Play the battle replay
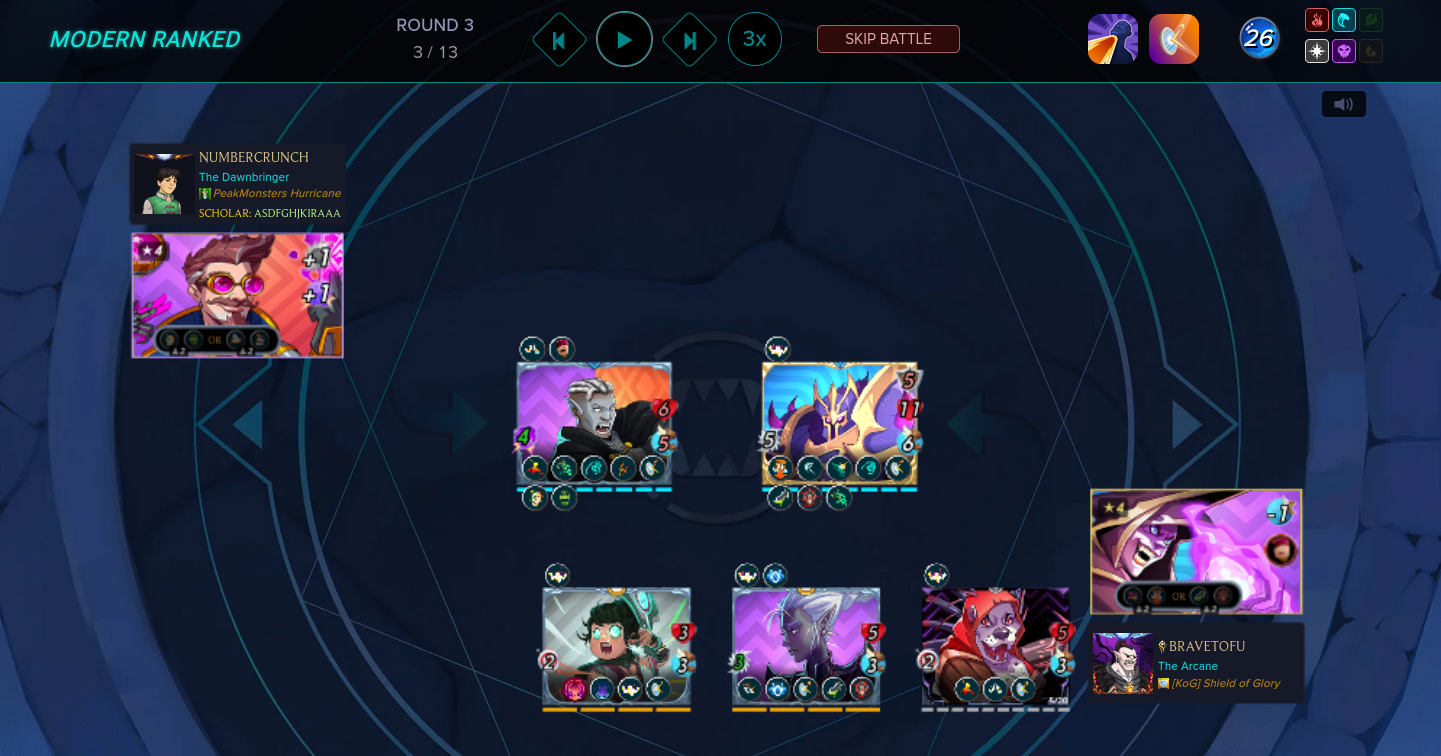The width and height of the screenshot is (1441, 756). pos(624,40)
